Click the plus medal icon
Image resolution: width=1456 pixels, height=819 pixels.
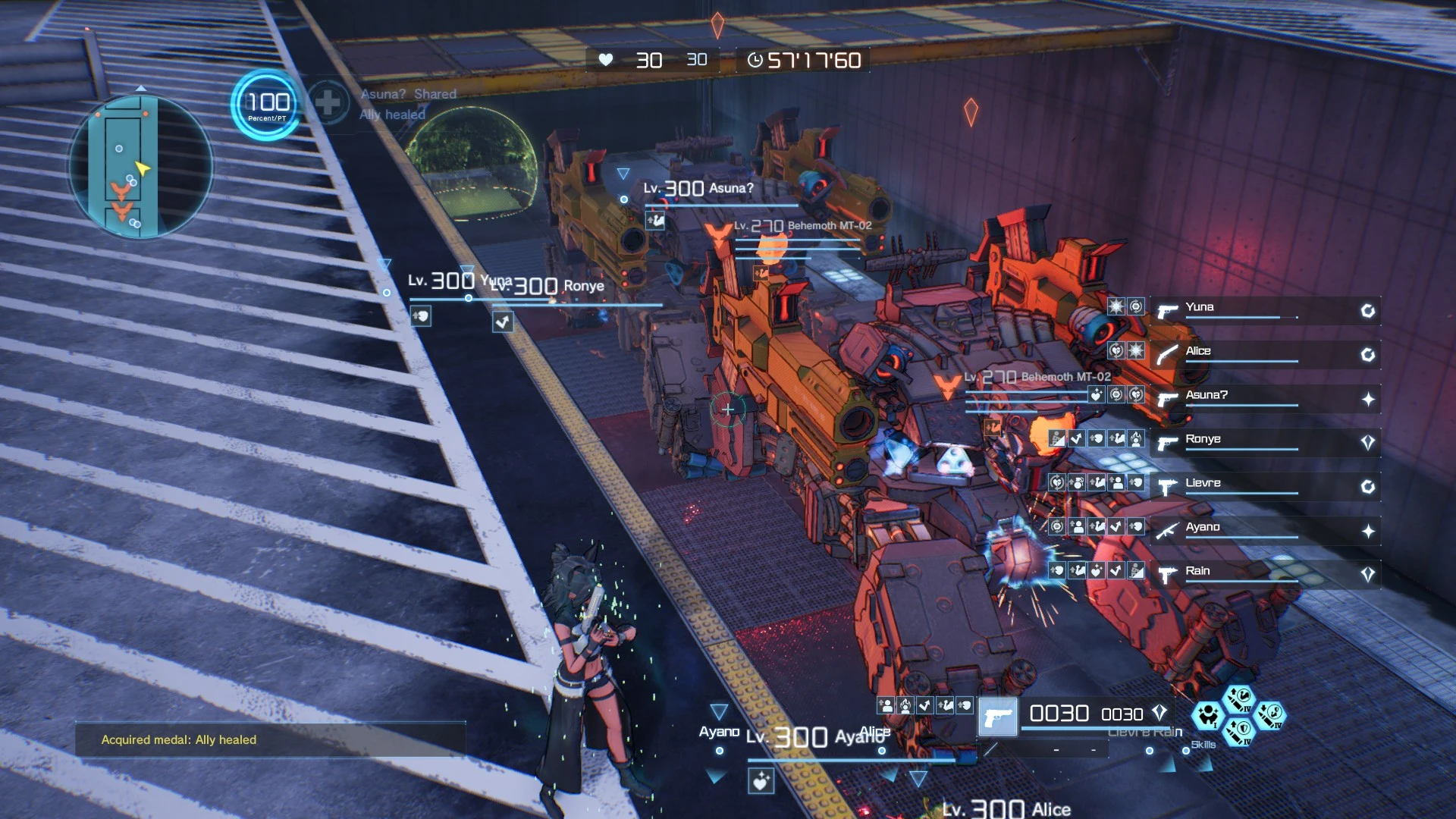click(328, 103)
